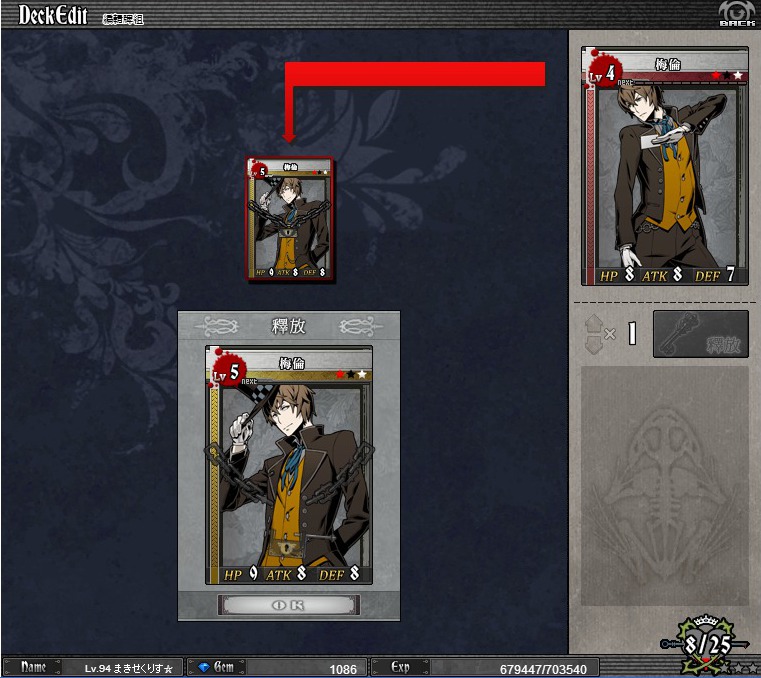Decrease the release count with the down arrow
Image resolution: width=761 pixels, height=678 pixels.
(595, 343)
